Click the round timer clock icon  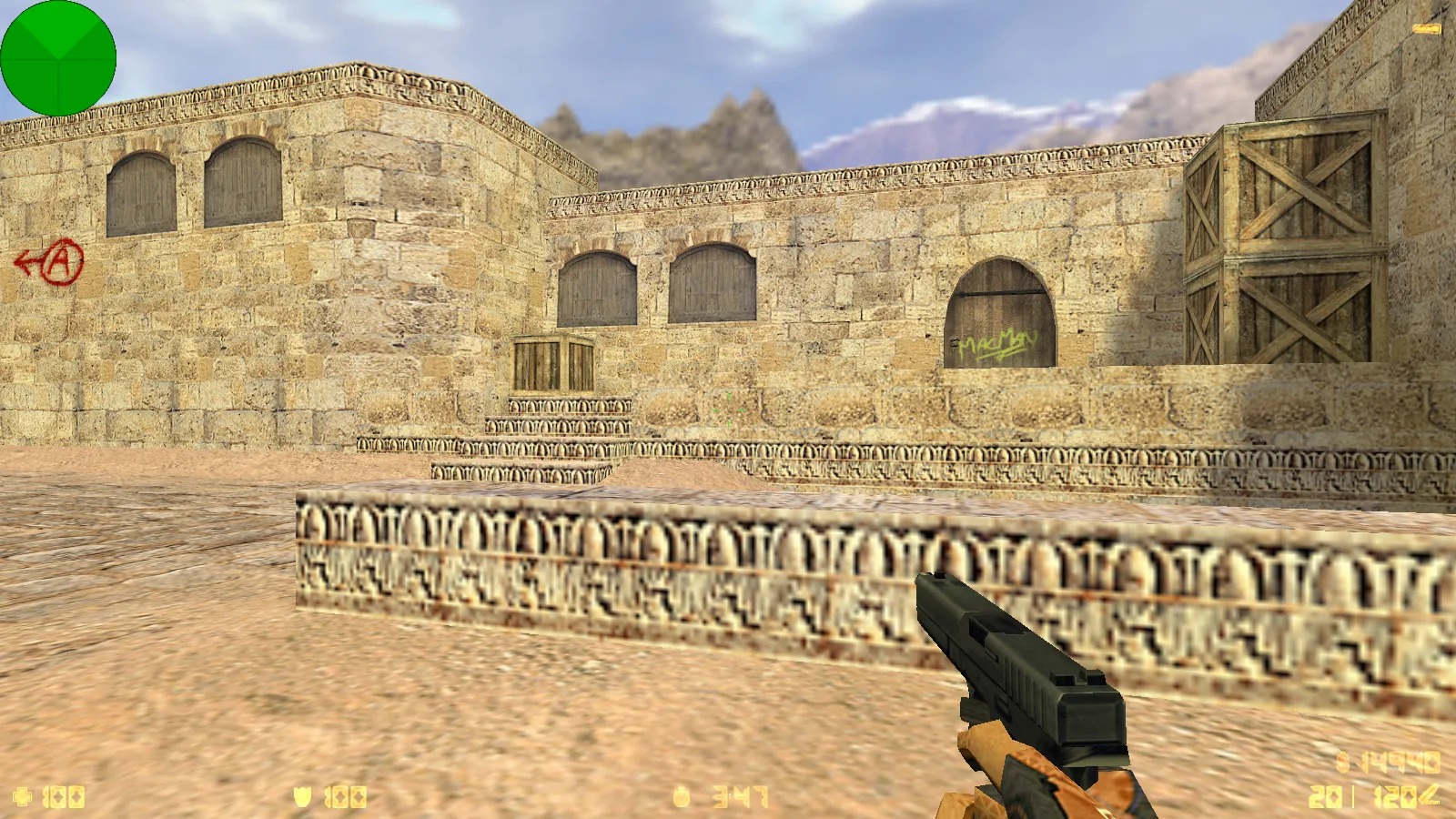[684, 795]
